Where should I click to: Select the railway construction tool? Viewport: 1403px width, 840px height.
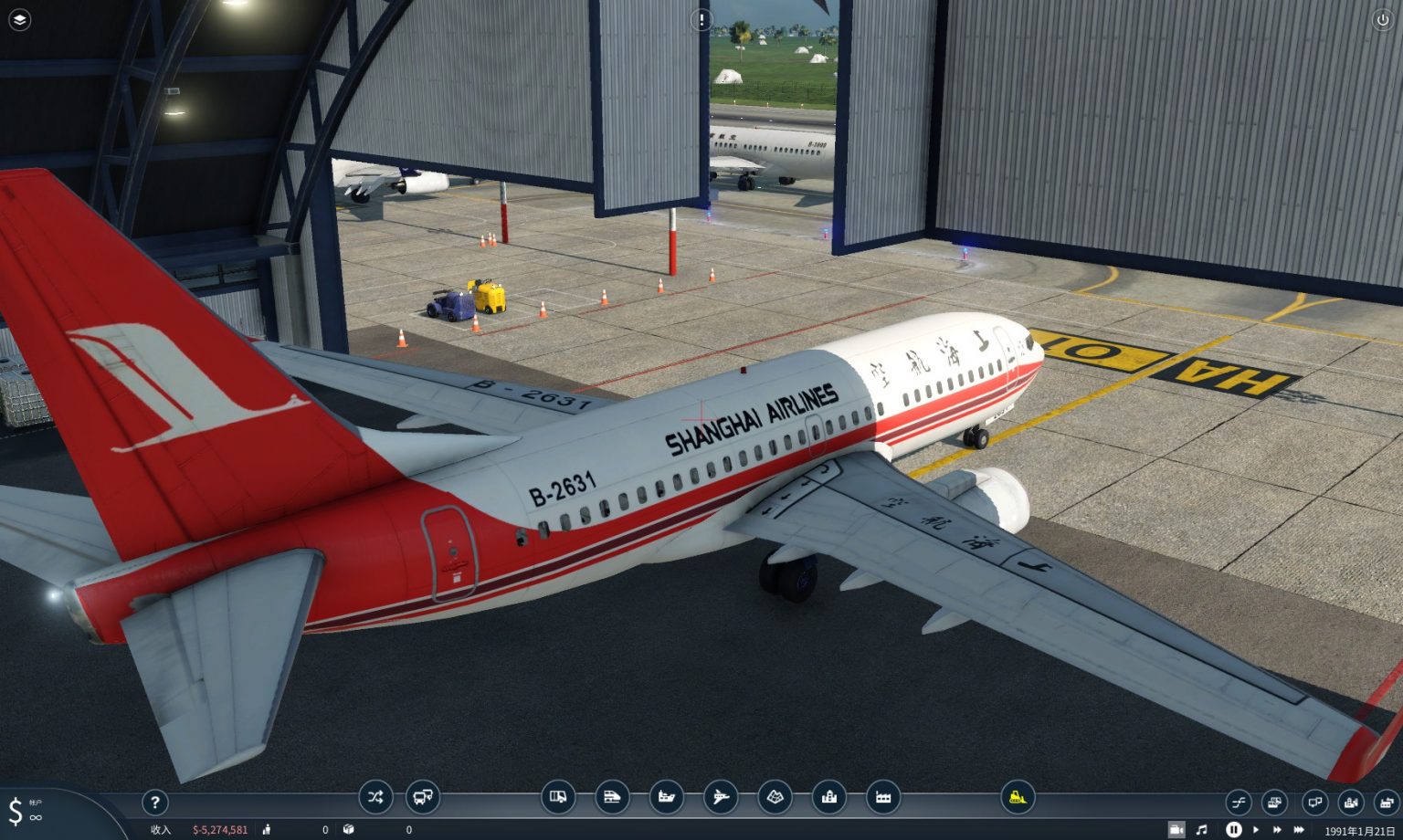(614, 797)
